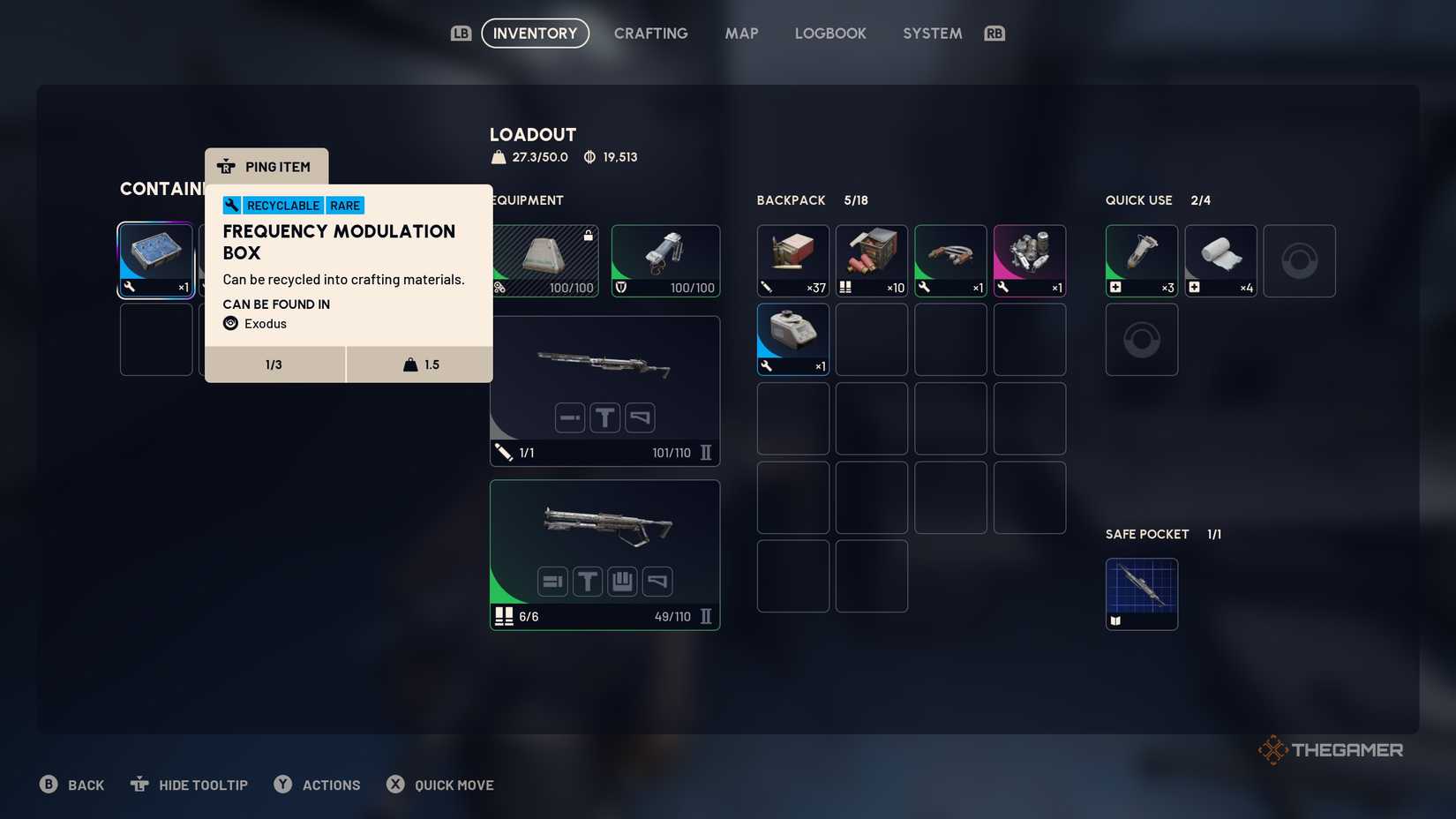Switch to the Crafting tab
Viewport: 1456px width, 819px height.
[650, 34]
